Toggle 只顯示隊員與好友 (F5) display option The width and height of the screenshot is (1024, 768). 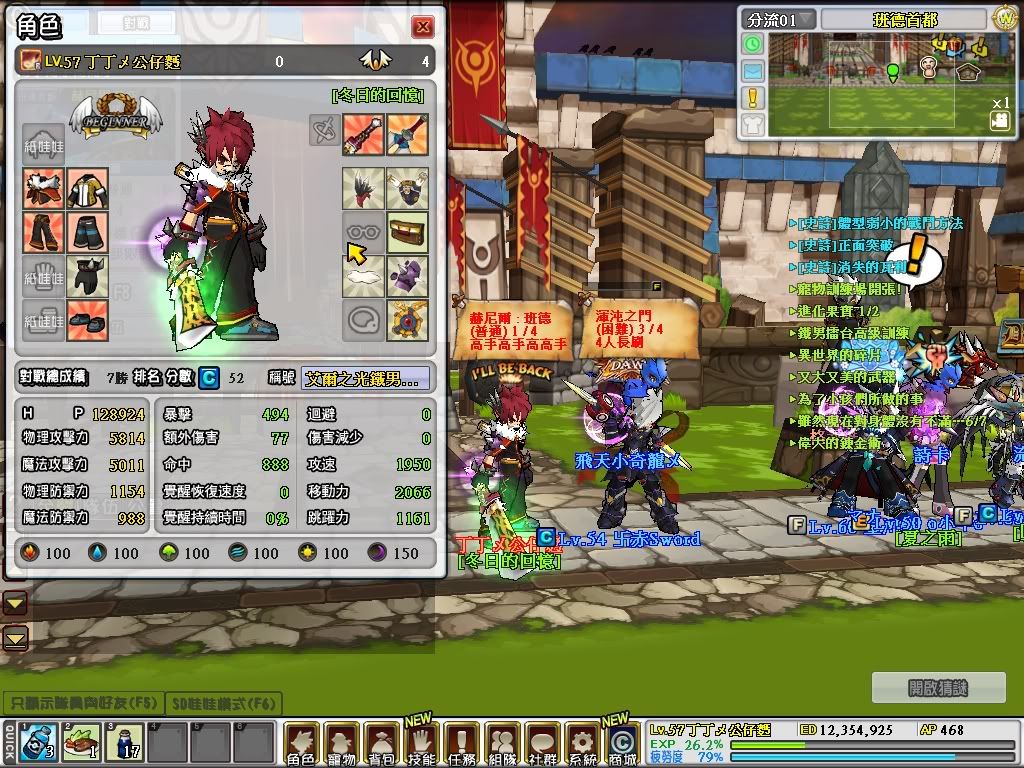click(x=81, y=704)
